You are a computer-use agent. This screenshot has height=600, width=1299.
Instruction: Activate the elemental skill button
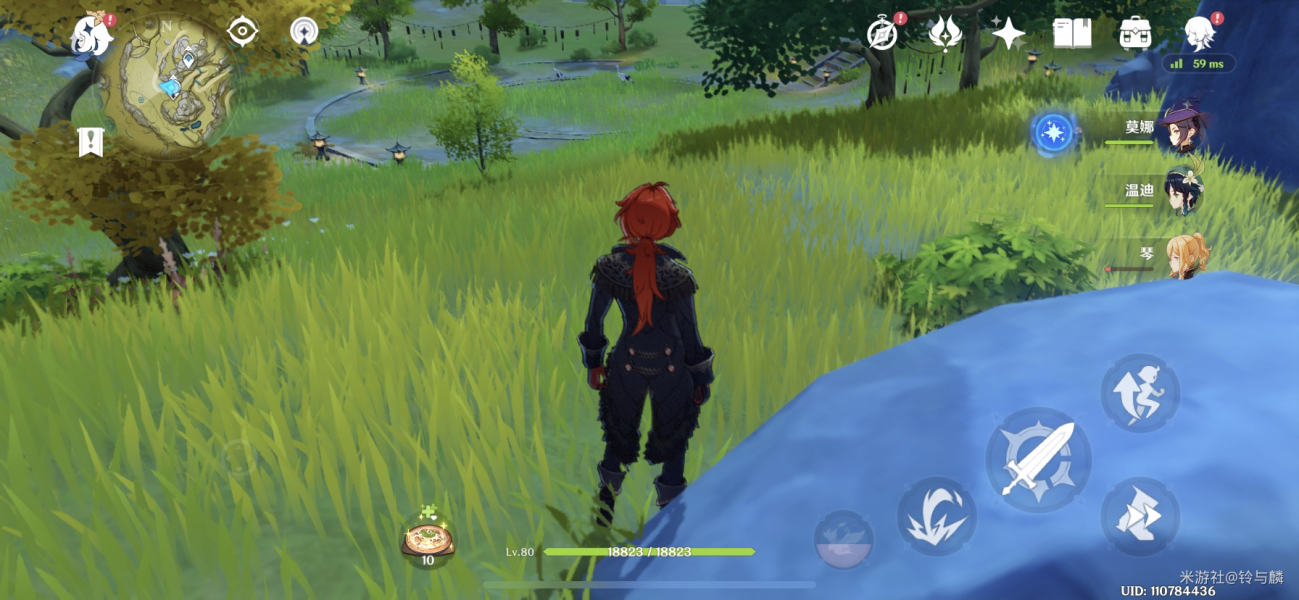tap(936, 515)
